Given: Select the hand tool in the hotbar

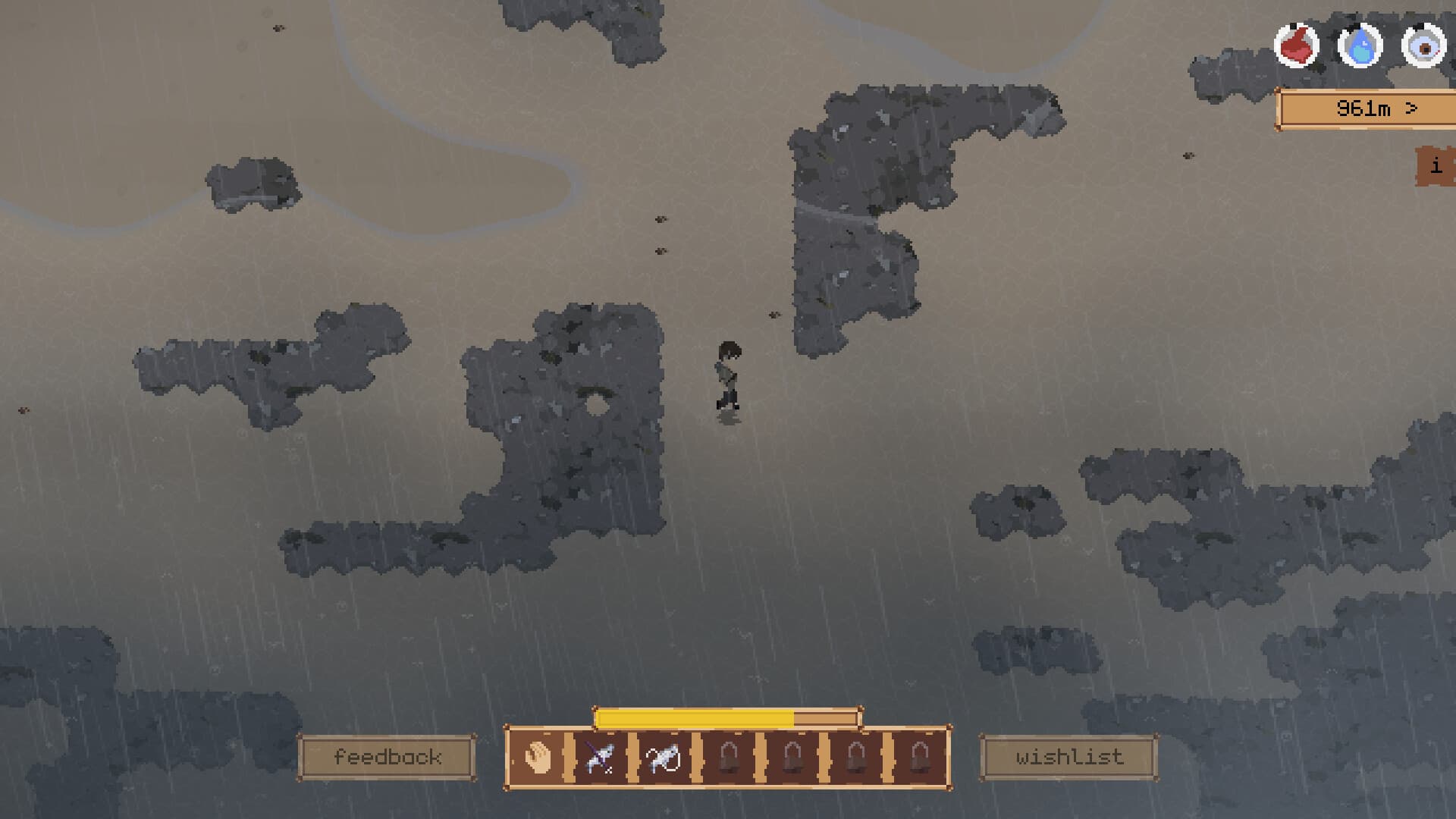Looking at the screenshot, I should pos(536,757).
